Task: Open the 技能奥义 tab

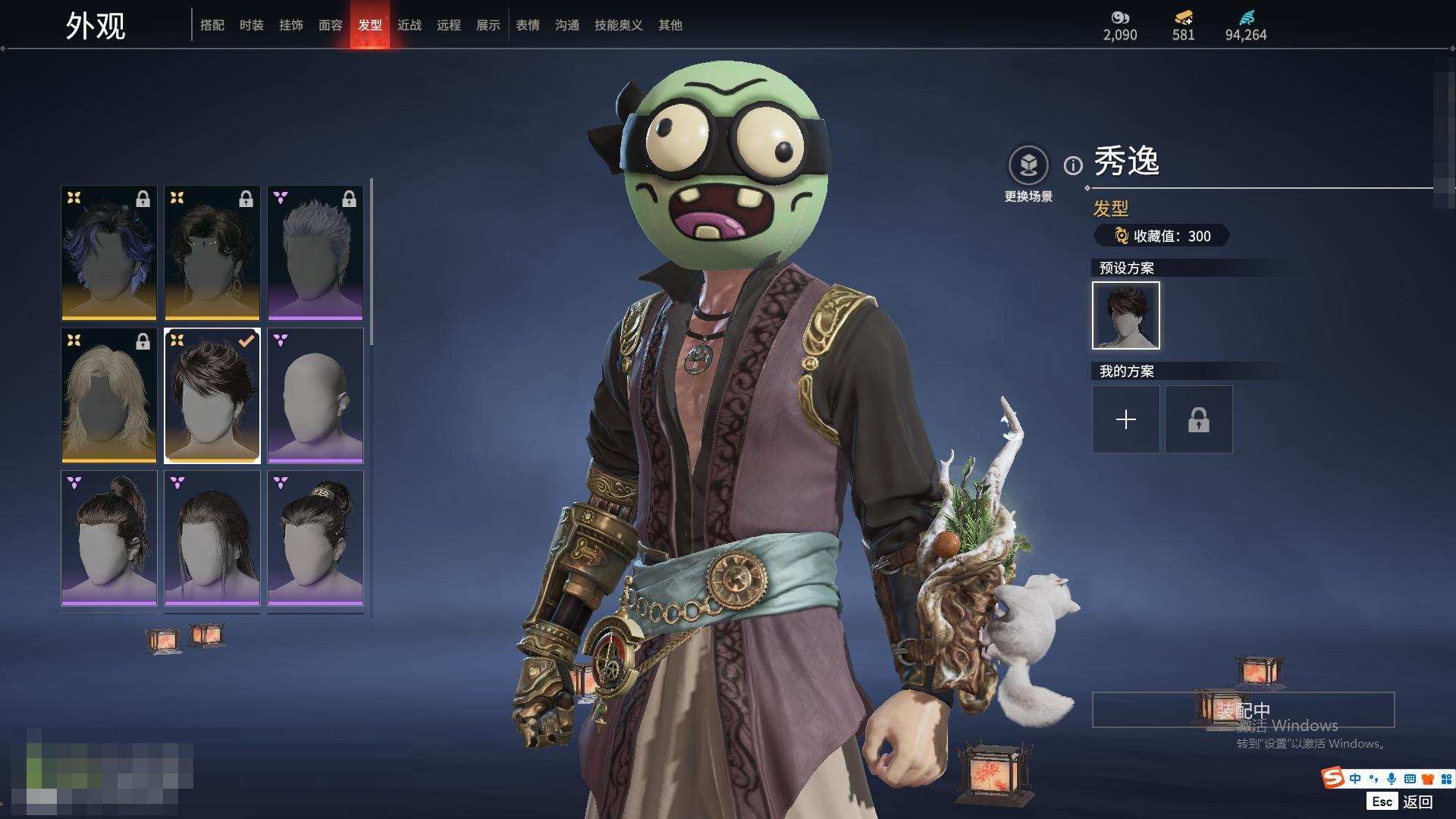Action: (x=619, y=25)
